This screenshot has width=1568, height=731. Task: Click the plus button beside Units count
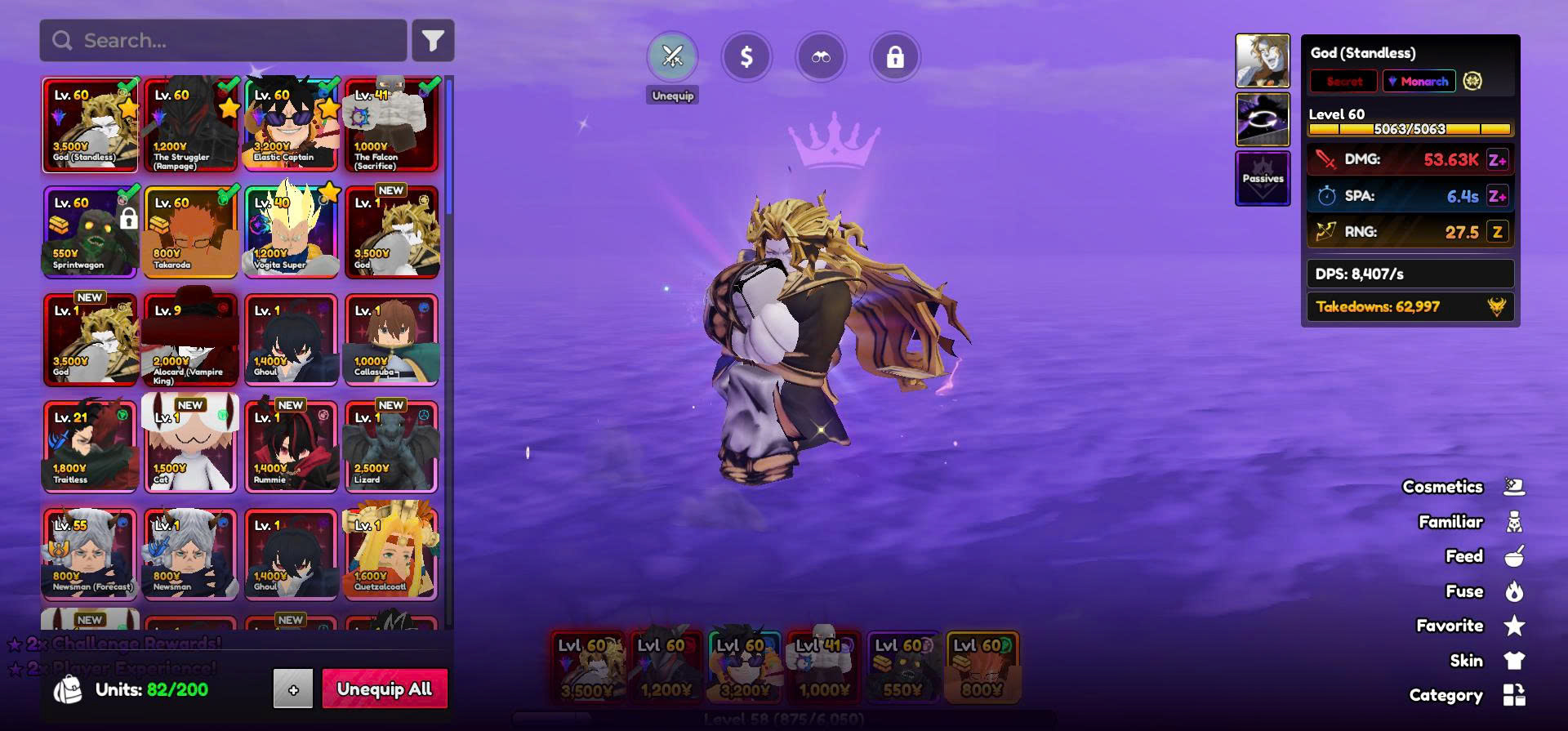(293, 689)
